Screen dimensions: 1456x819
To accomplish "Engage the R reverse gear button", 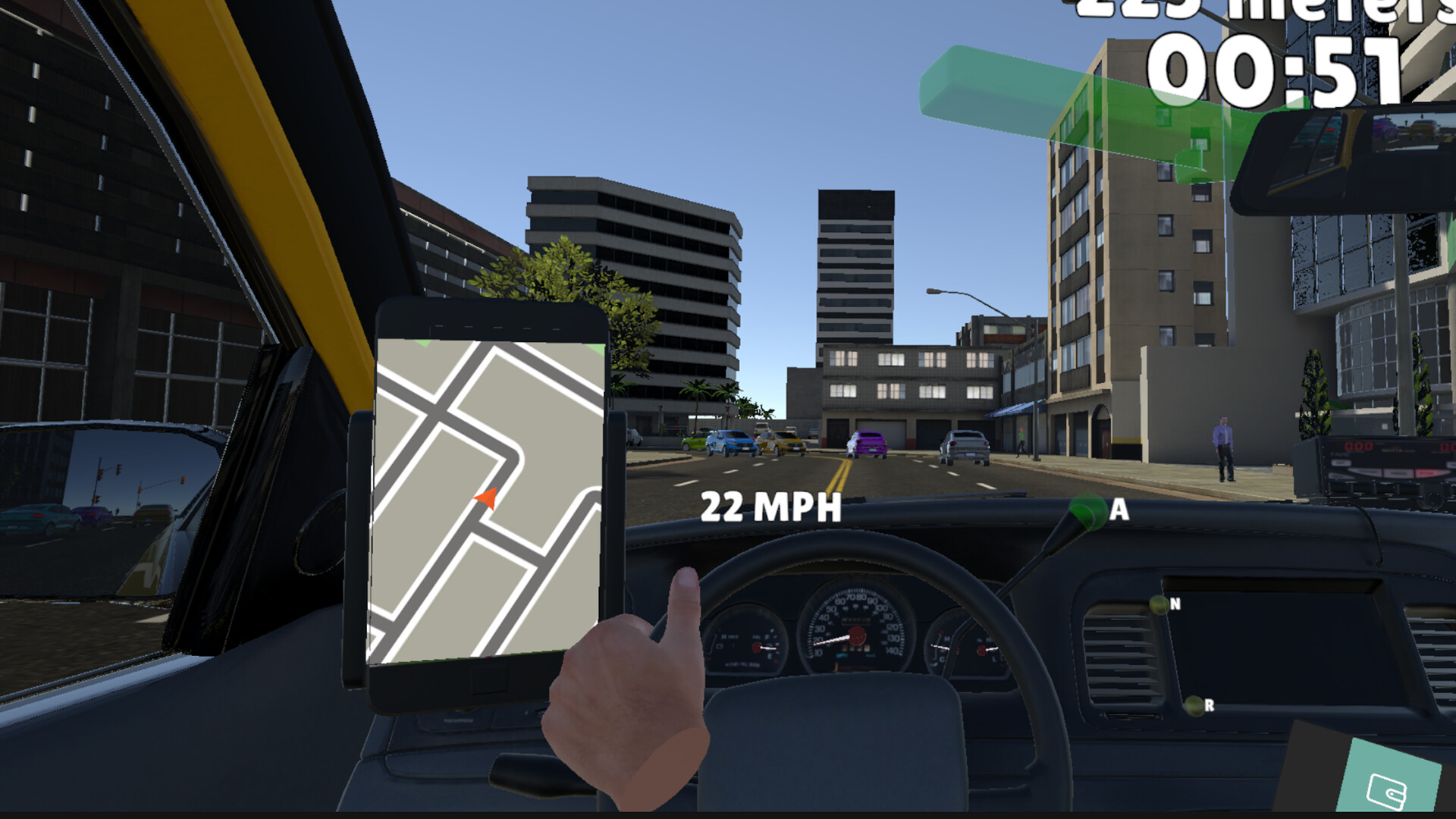I will point(1193,706).
